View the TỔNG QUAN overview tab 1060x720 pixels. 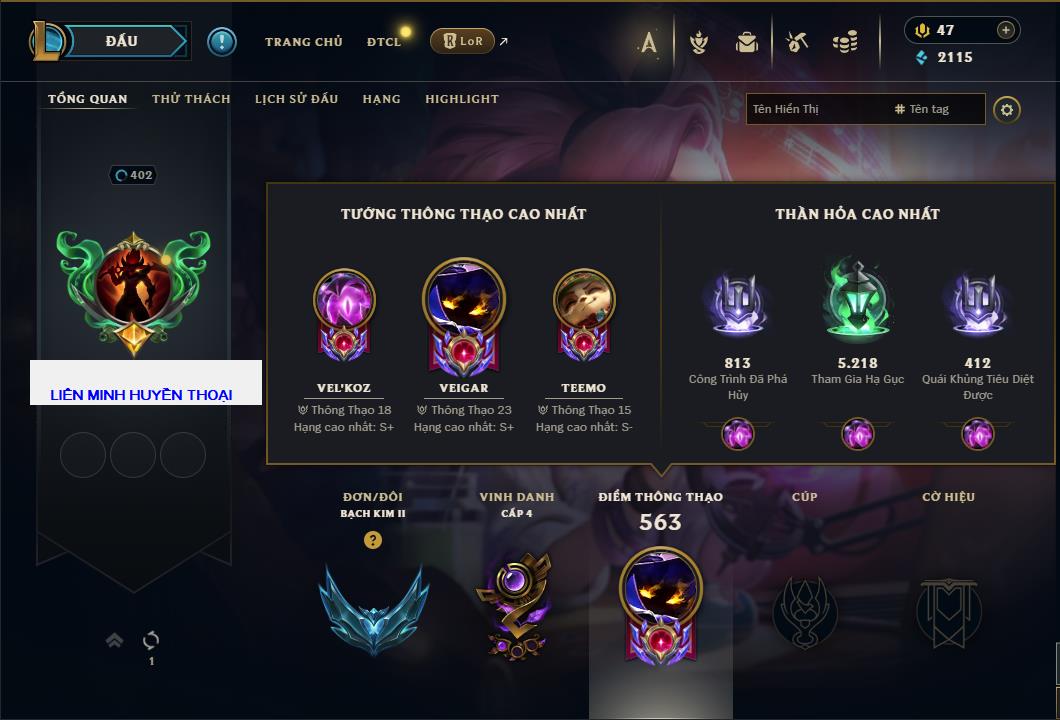pos(88,99)
